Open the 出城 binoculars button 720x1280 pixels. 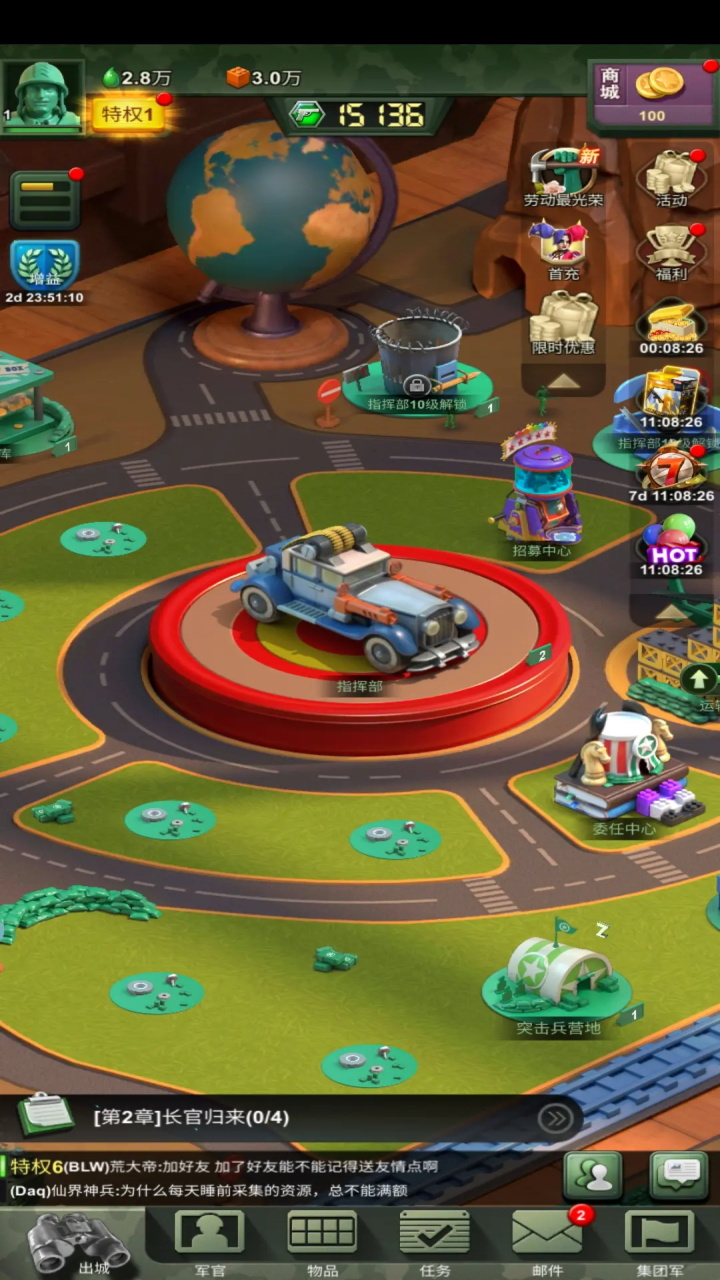(78, 1242)
